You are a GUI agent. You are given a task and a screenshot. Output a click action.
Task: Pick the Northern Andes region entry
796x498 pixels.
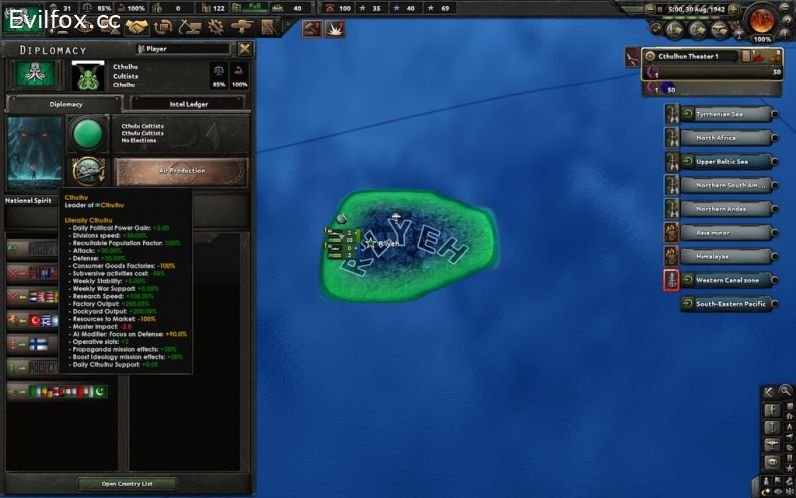[x=729, y=209]
